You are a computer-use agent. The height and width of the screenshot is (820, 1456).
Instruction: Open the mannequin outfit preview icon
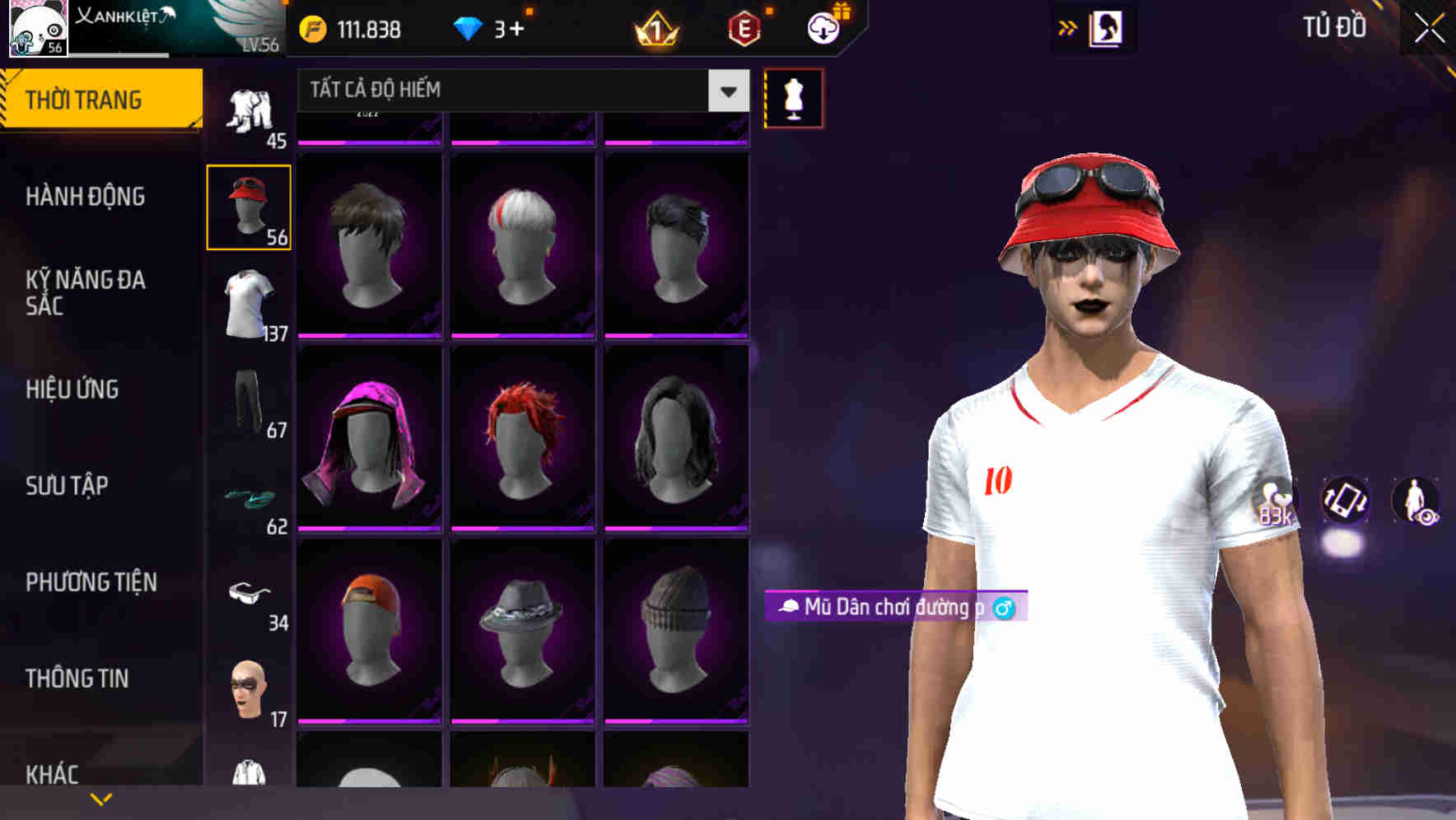(x=793, y=98)
